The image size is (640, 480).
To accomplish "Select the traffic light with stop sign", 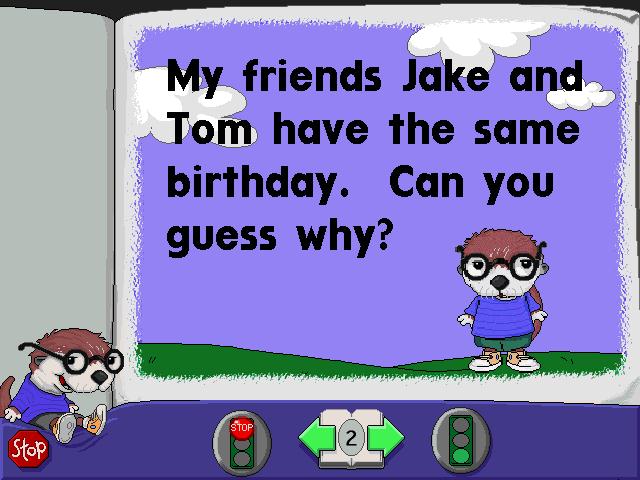I will (x=243, y=438).
